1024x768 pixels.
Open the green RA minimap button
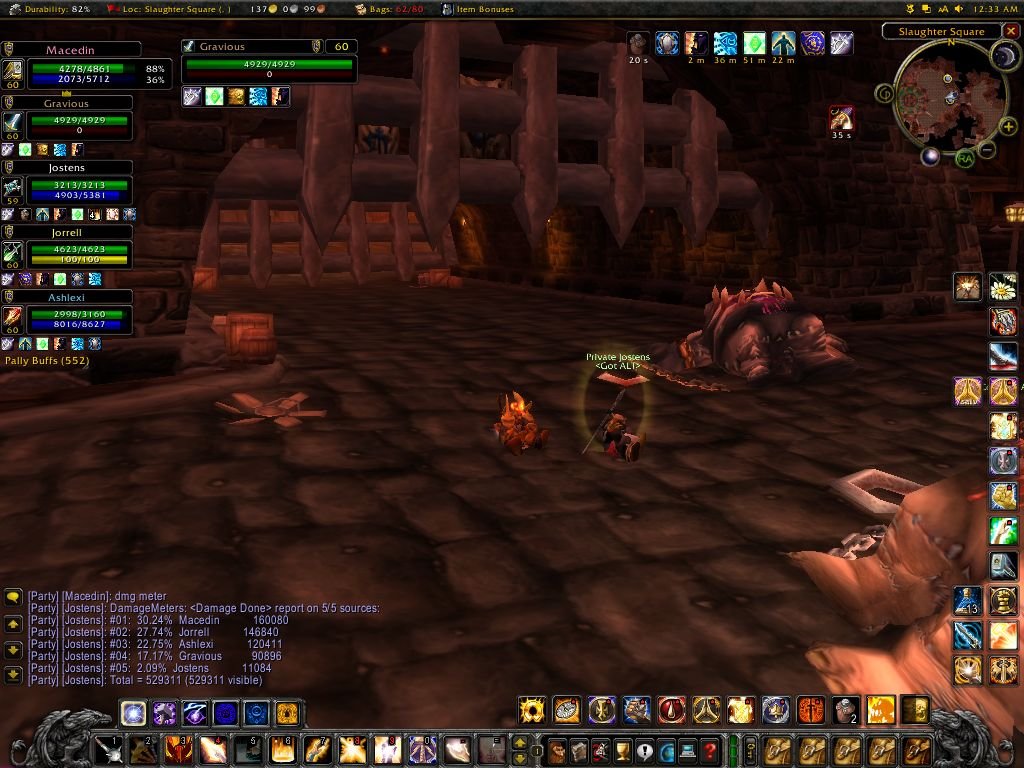click(x=965, y=158)
